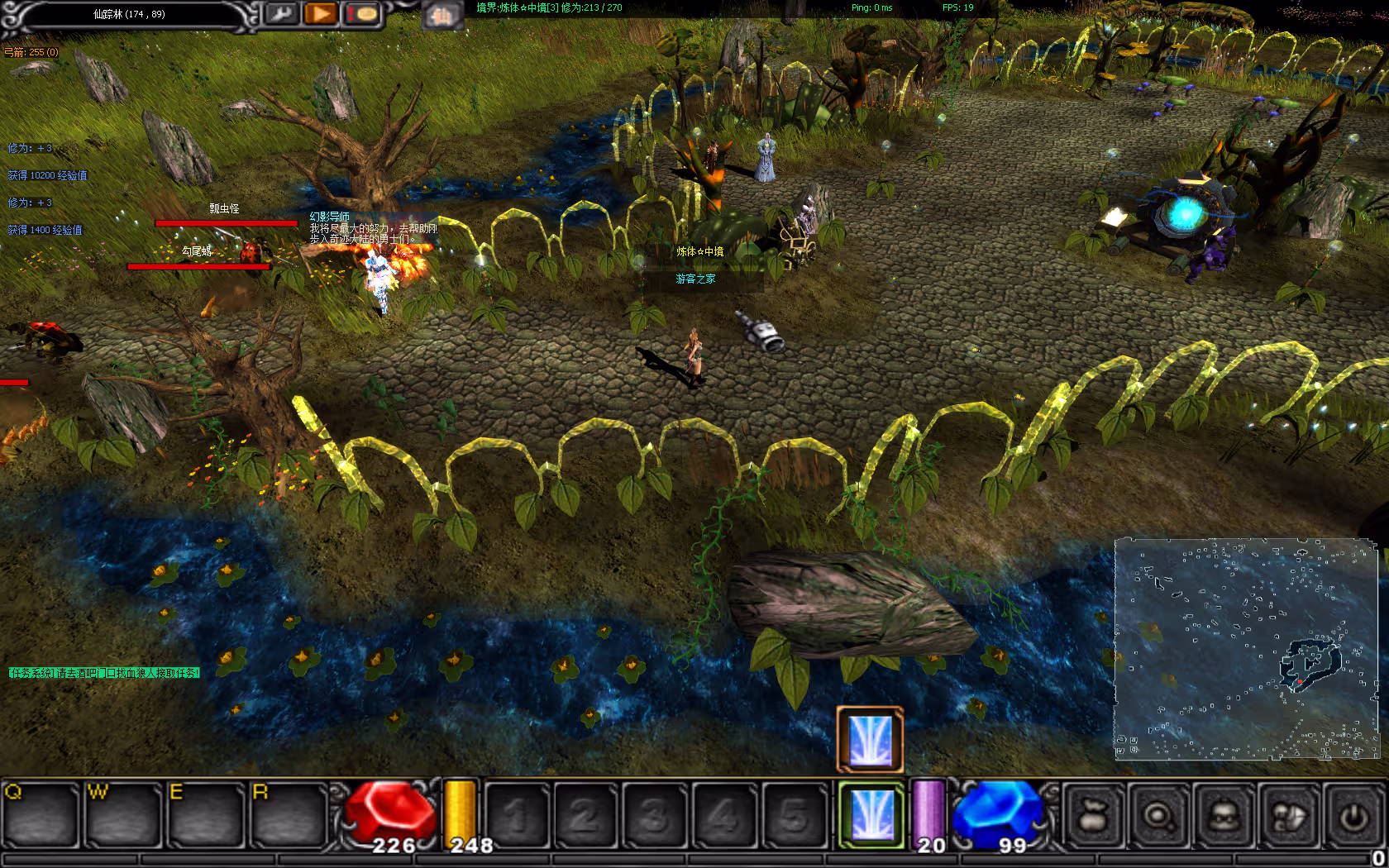Image resolution: width=1389 pixels, height=868 pixels.
Task: Click the minimap
Action: 1246,649
